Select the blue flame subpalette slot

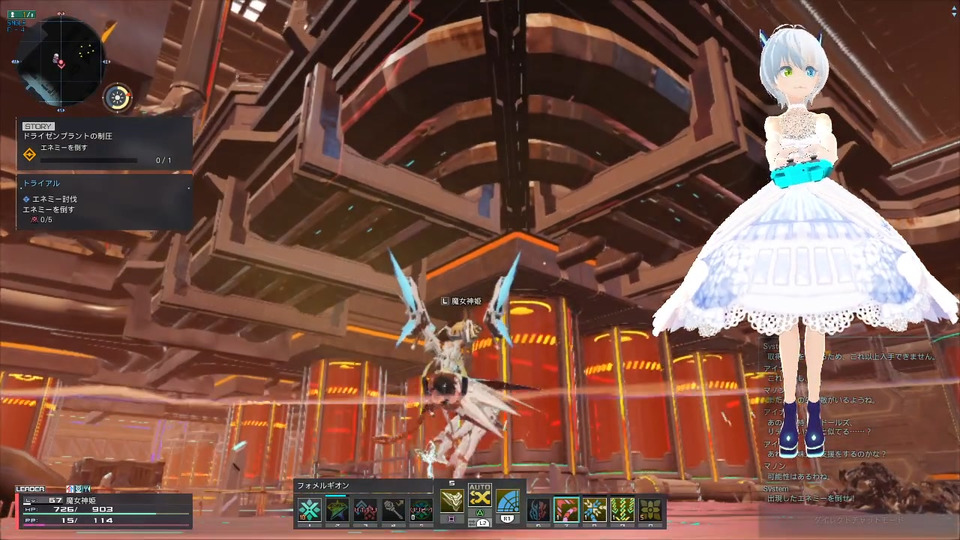(x=539, y=510)
